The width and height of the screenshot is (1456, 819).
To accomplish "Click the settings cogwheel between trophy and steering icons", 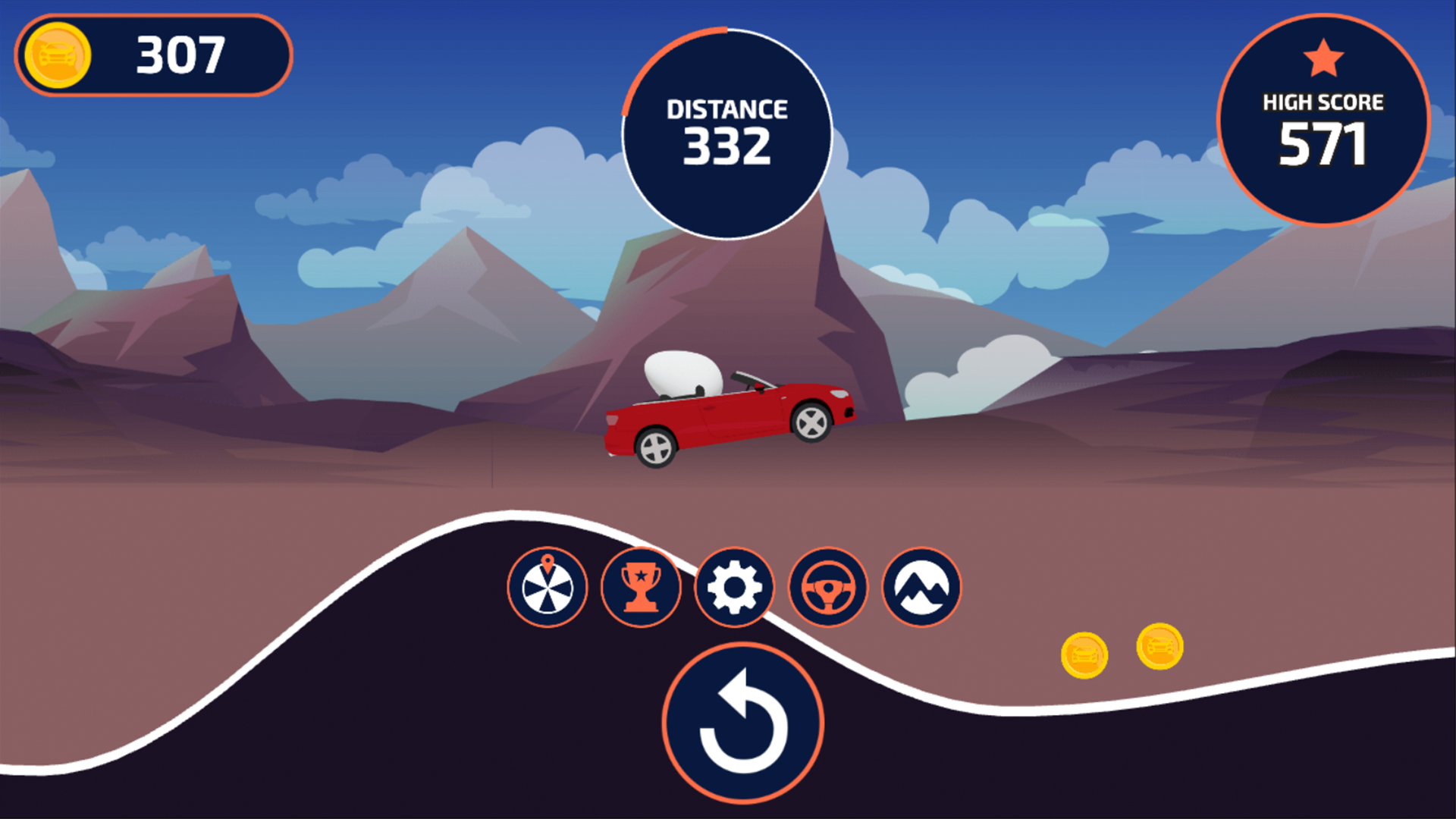I will coord(734,588).
